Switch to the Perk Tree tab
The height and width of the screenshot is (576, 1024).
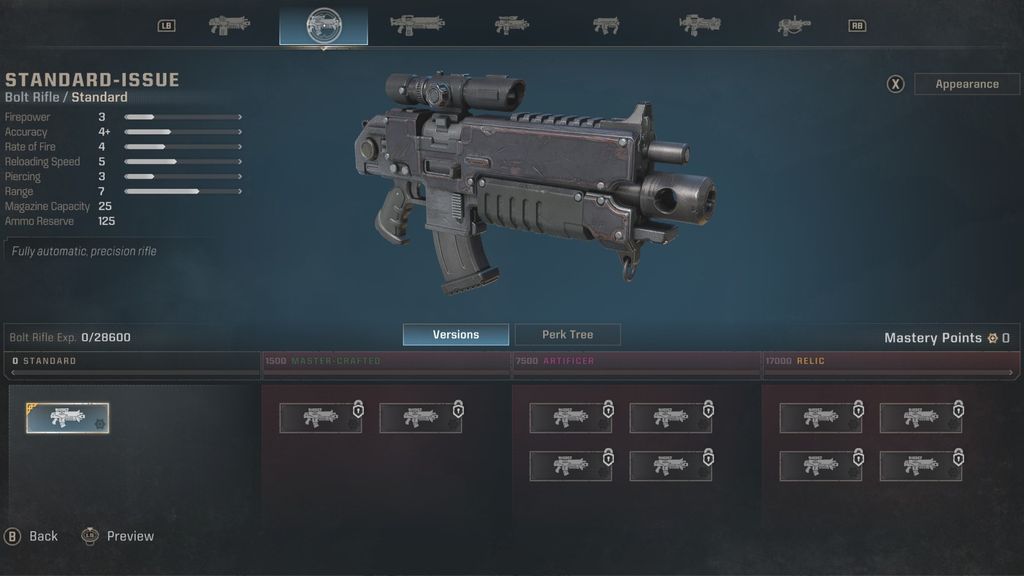coord(567,335)
